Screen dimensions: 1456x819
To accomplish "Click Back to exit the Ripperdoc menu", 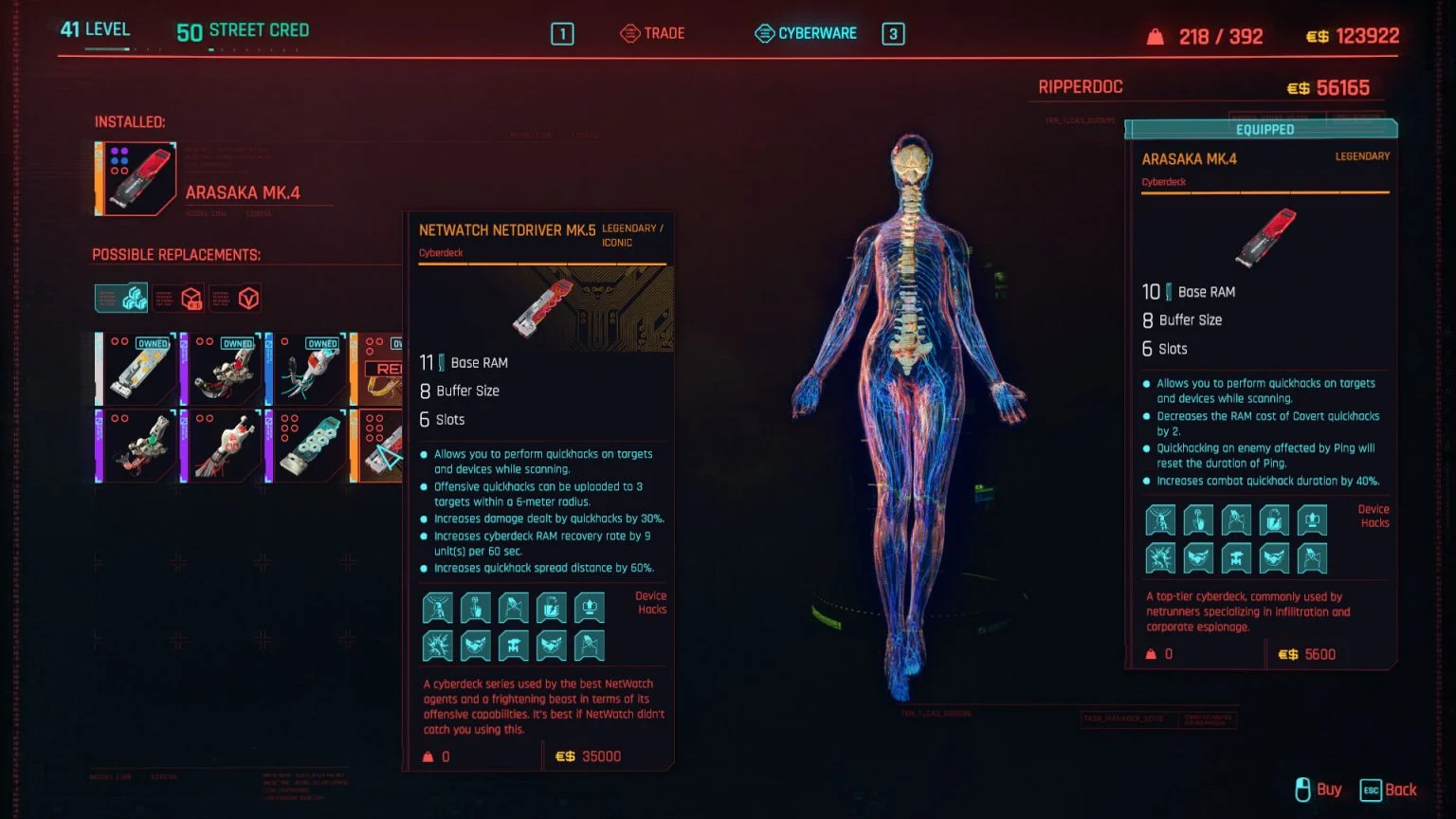I will click(x=1399, y=790).
